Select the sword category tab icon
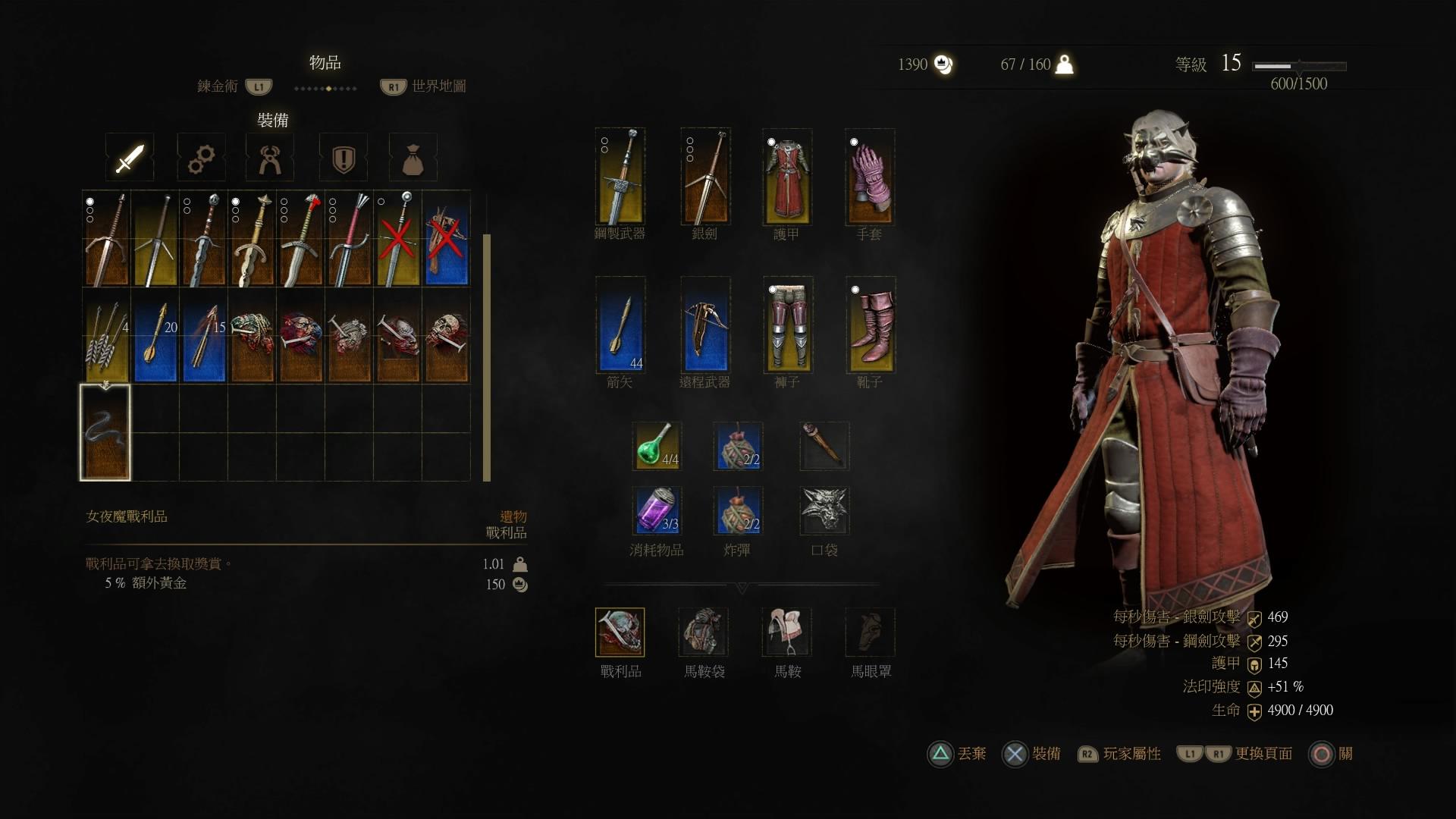This screenshot has width=1456, height=819. pyautogui.click(x=129, y=157)
